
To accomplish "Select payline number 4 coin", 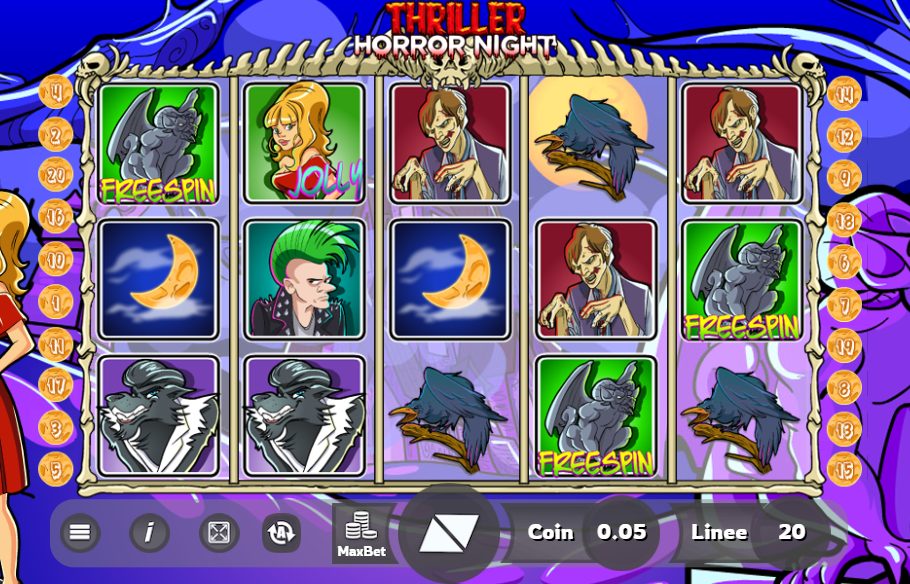I will point(56,93).
